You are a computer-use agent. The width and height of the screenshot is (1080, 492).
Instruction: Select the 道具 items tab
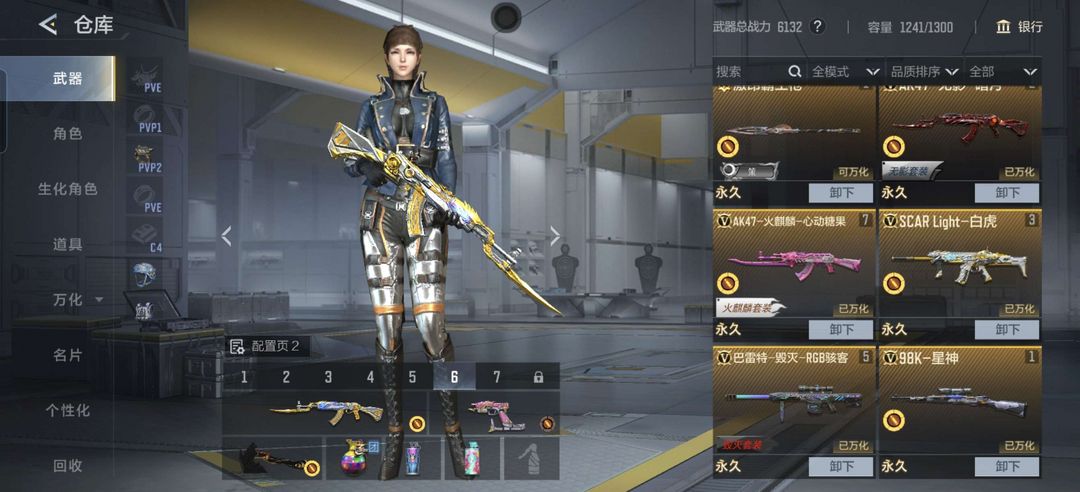(67, 244)
